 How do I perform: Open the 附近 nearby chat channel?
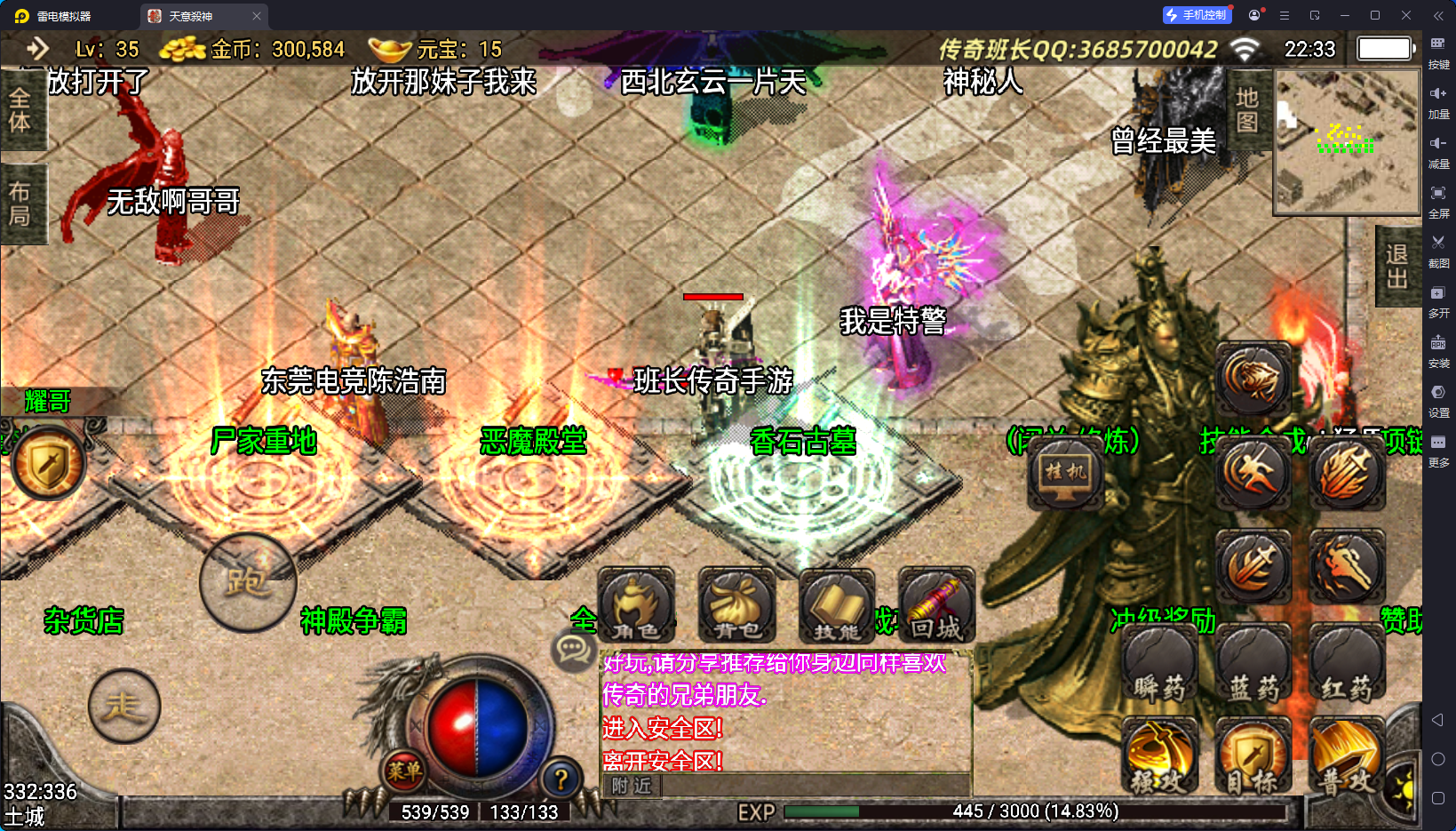click(x=632, y=786)
